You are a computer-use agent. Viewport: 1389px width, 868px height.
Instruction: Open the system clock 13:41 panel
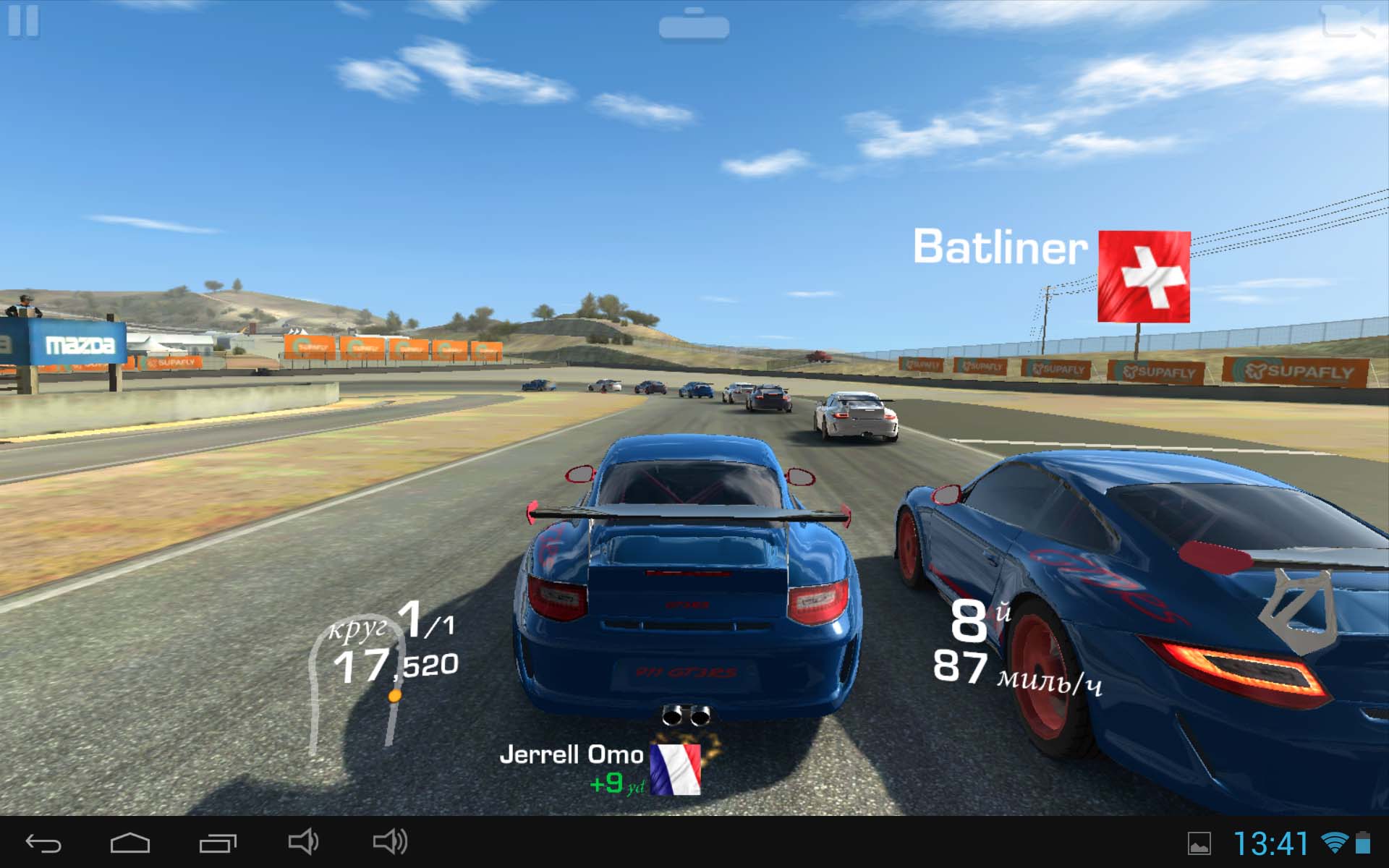tap(1271, 843)
